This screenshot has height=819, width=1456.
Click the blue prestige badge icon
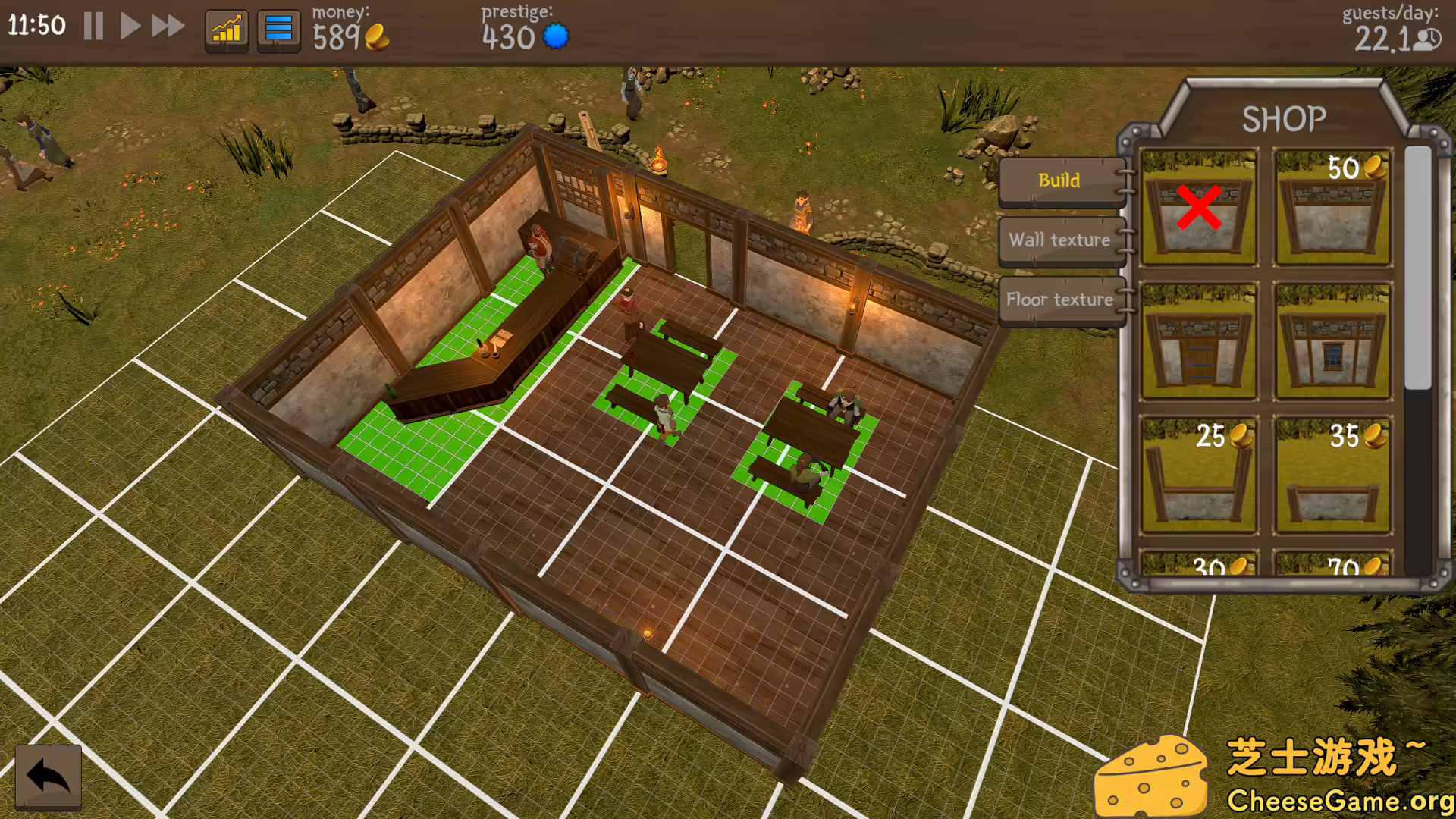click(556, 36)
